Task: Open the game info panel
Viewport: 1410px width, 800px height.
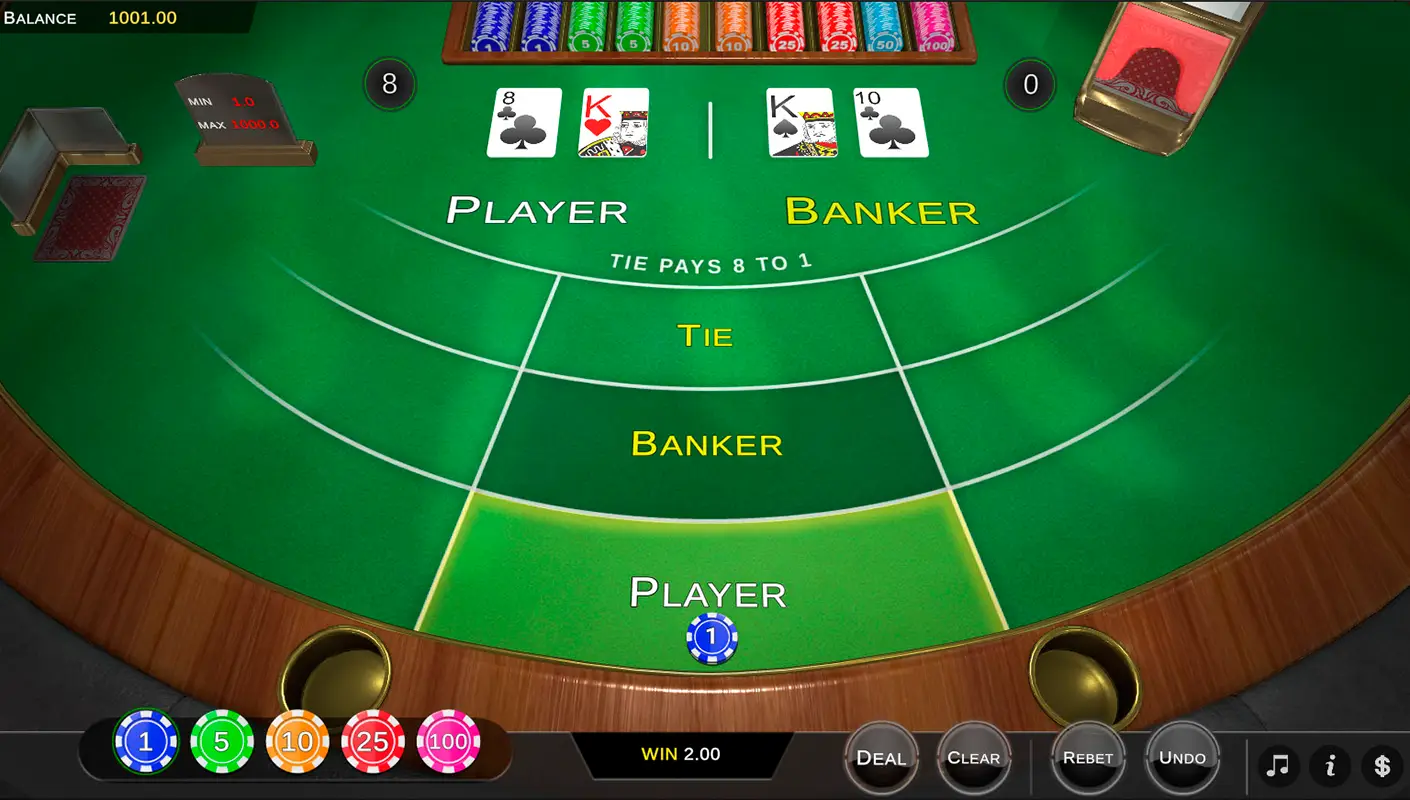Action: (x=1330, y=766)
